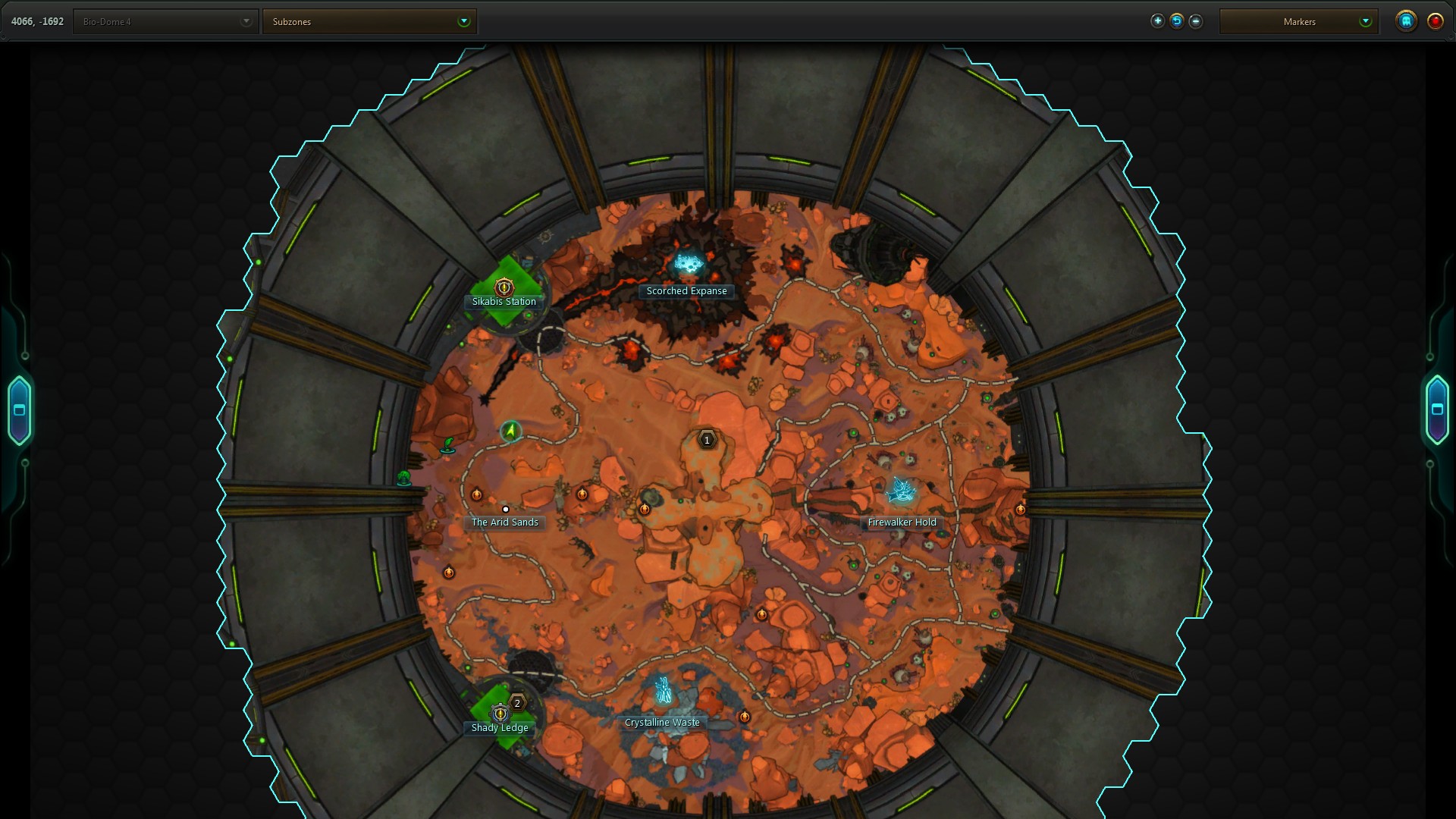Open the Subzones dropdown
The width and height of the screenshot is (1456, 819).
[x=369, y=22]
